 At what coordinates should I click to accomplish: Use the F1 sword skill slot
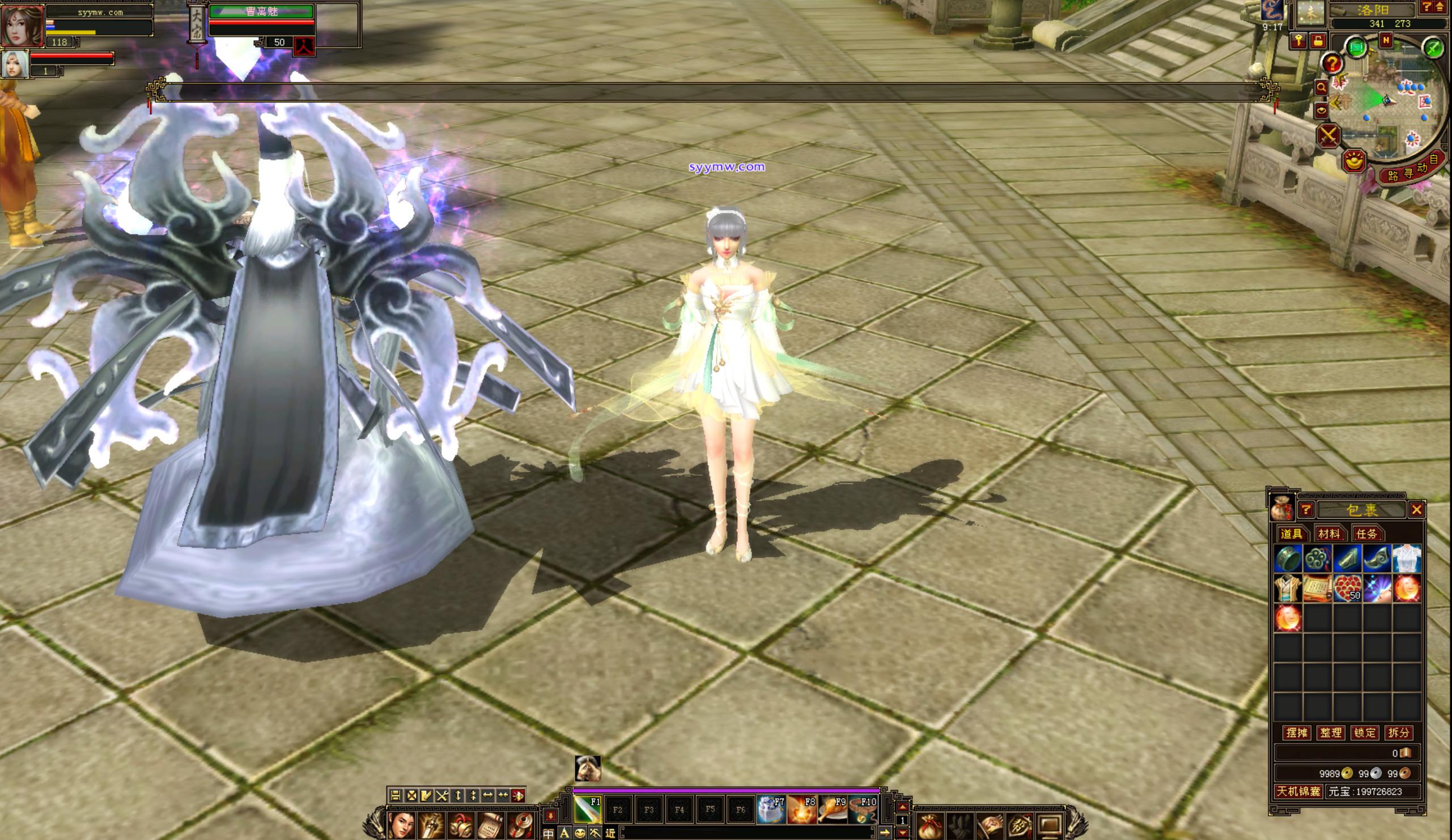[587, 809]
